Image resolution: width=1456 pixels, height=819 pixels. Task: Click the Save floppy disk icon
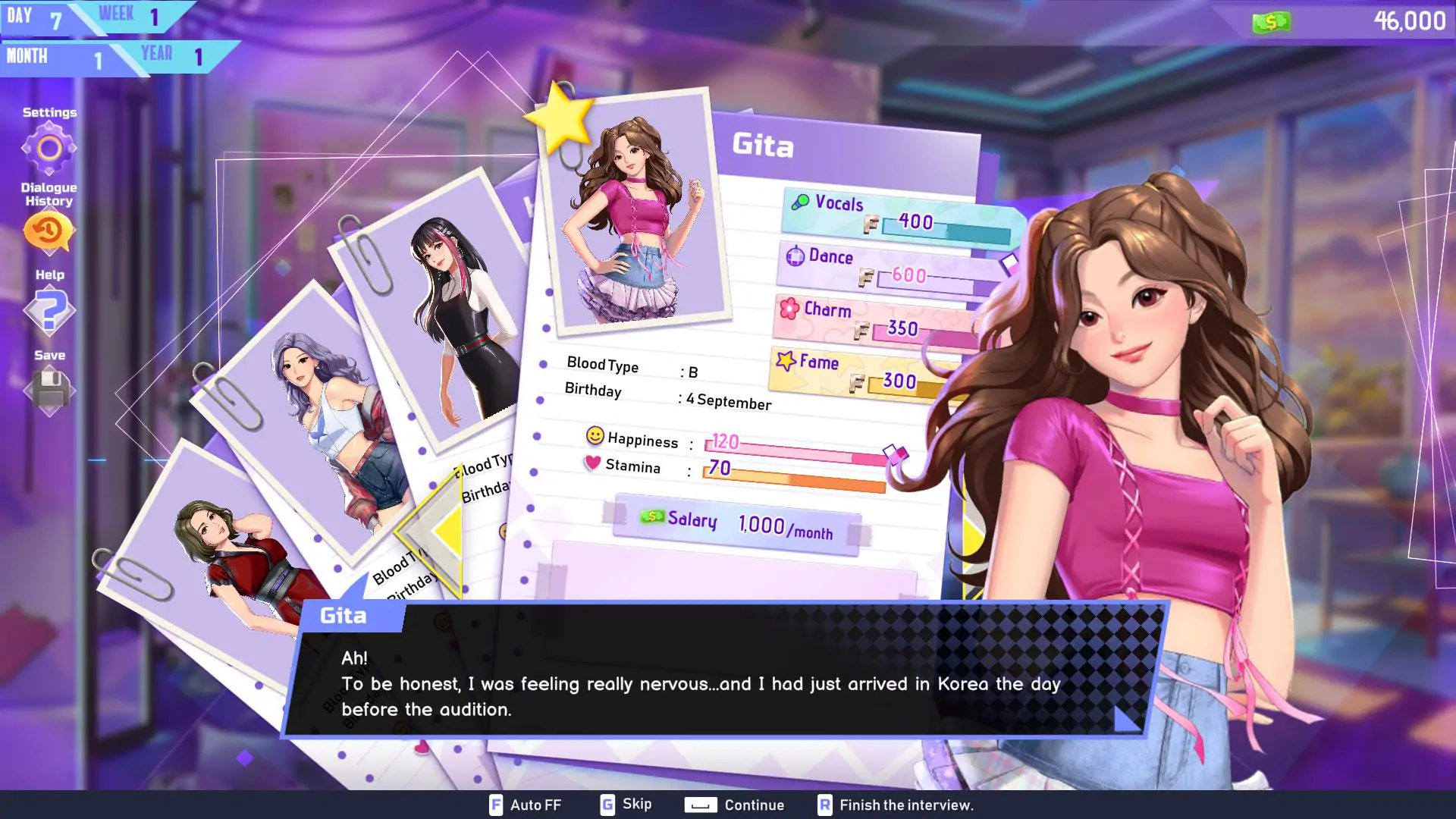click(x=49, y=391)
